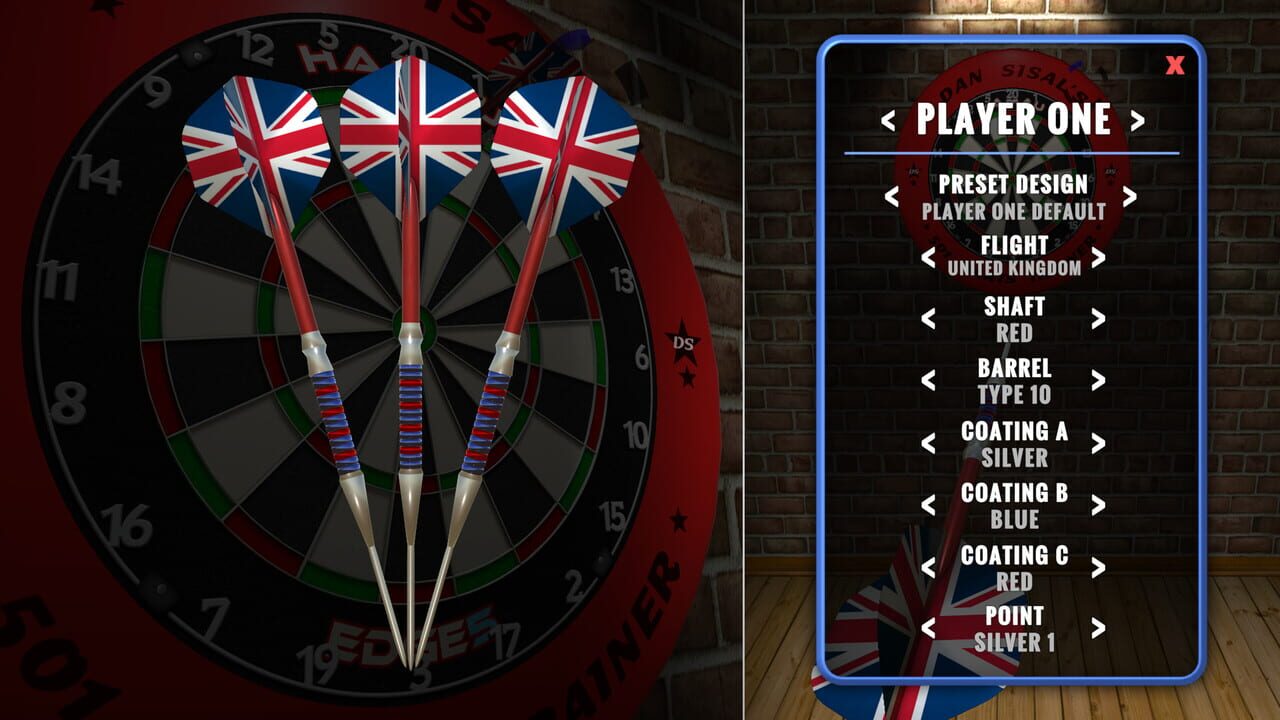Go back to the previous player
The height and width of the screenshot is (720, 1280).
point(888,121)
